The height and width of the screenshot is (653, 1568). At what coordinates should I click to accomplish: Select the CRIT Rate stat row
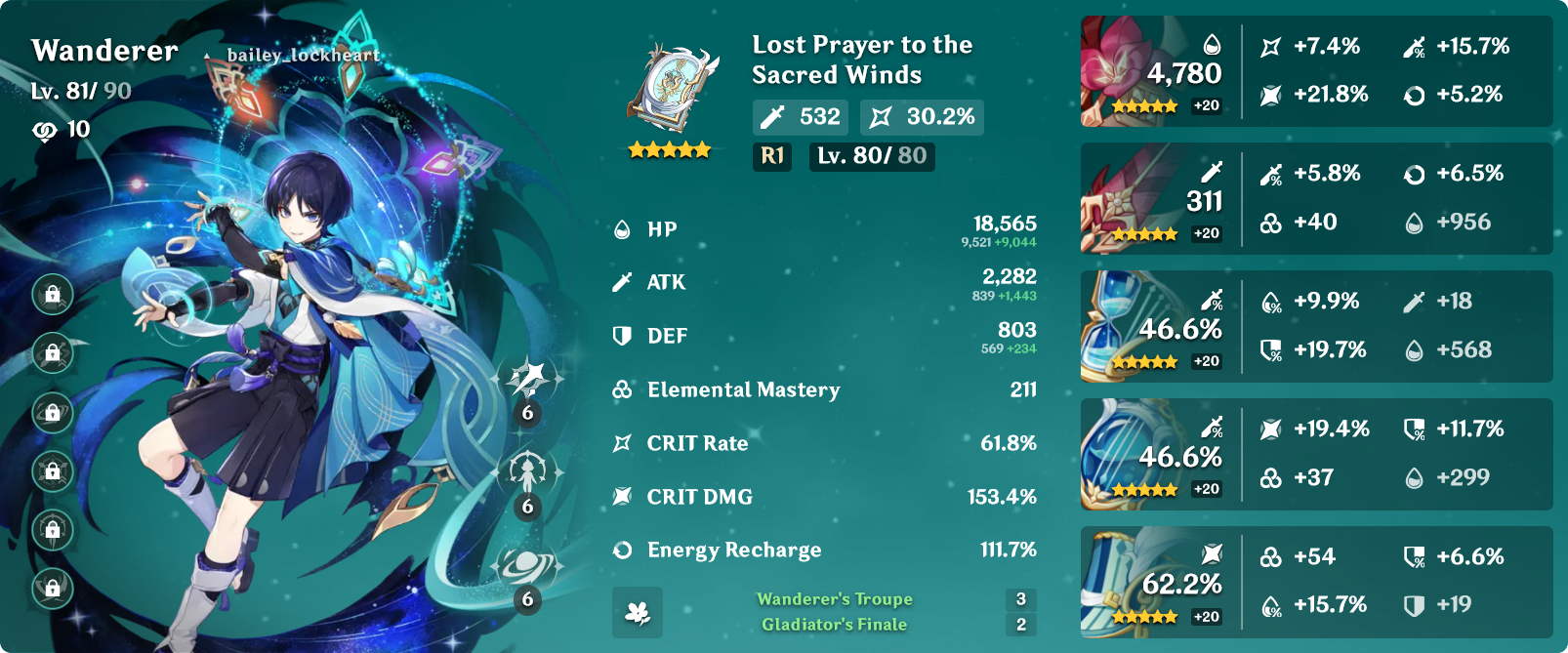coord(824,443)
